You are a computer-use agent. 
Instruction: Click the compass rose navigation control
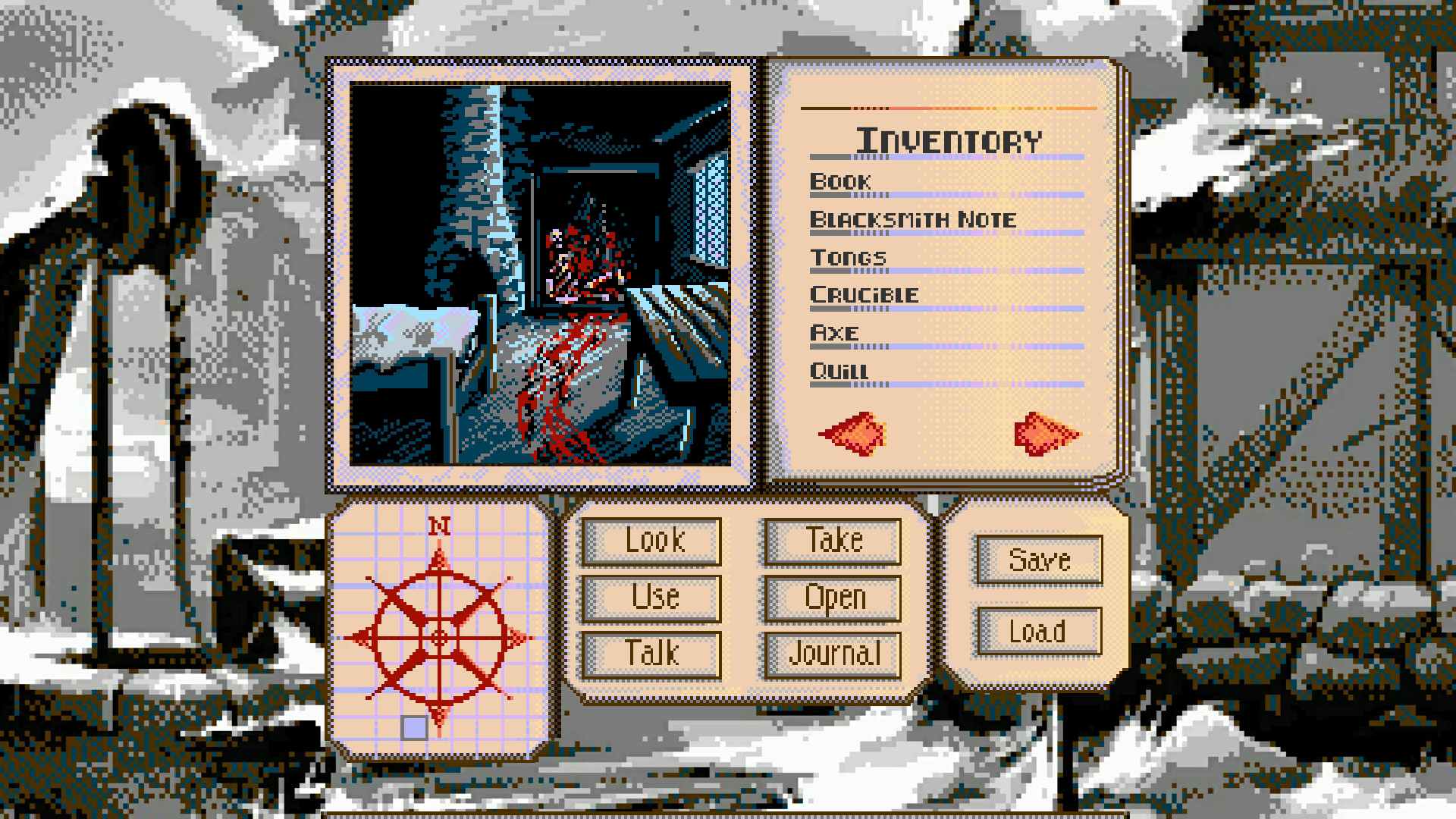click(438, 639)
